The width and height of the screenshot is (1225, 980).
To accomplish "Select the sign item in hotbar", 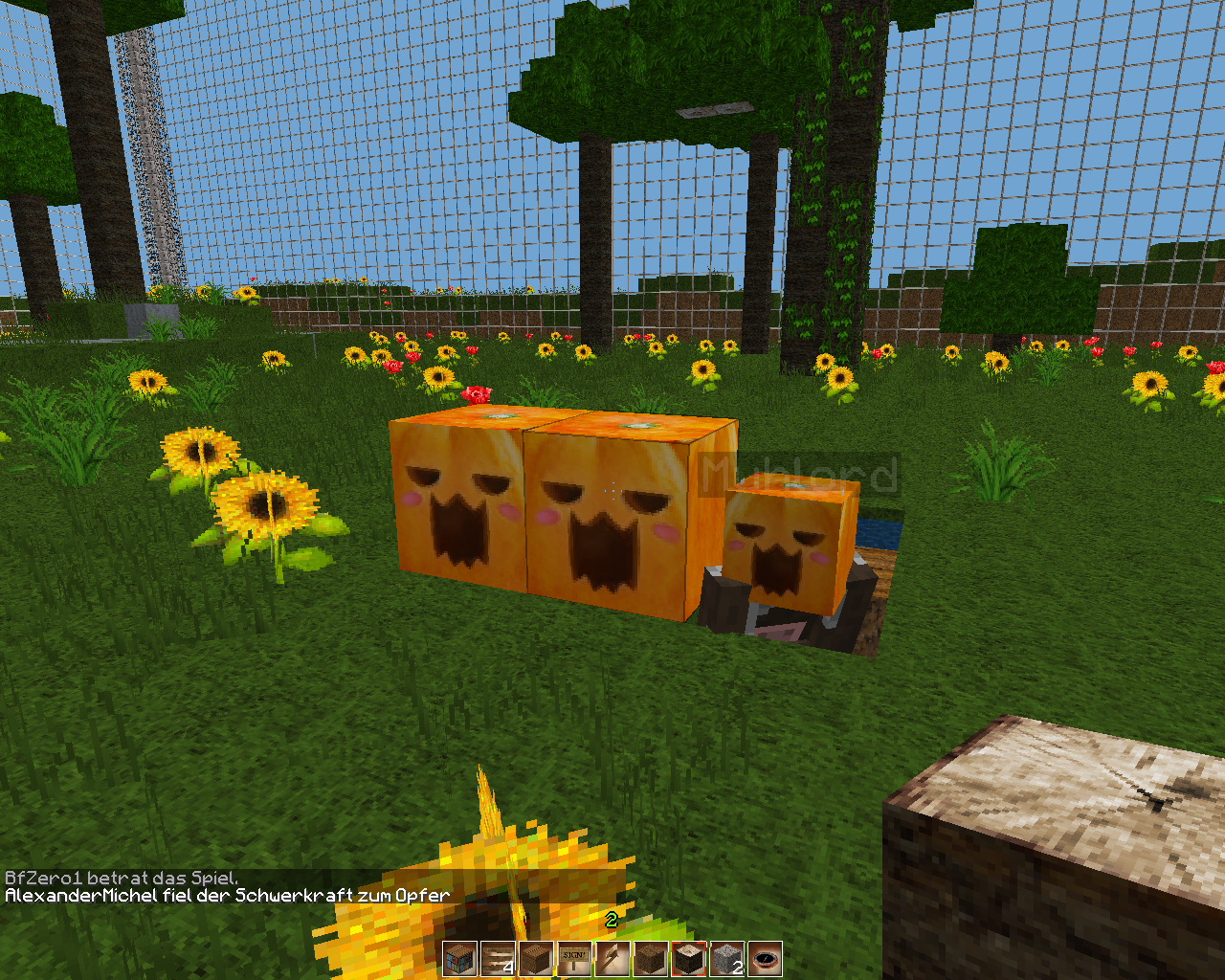I will [574, 958].
